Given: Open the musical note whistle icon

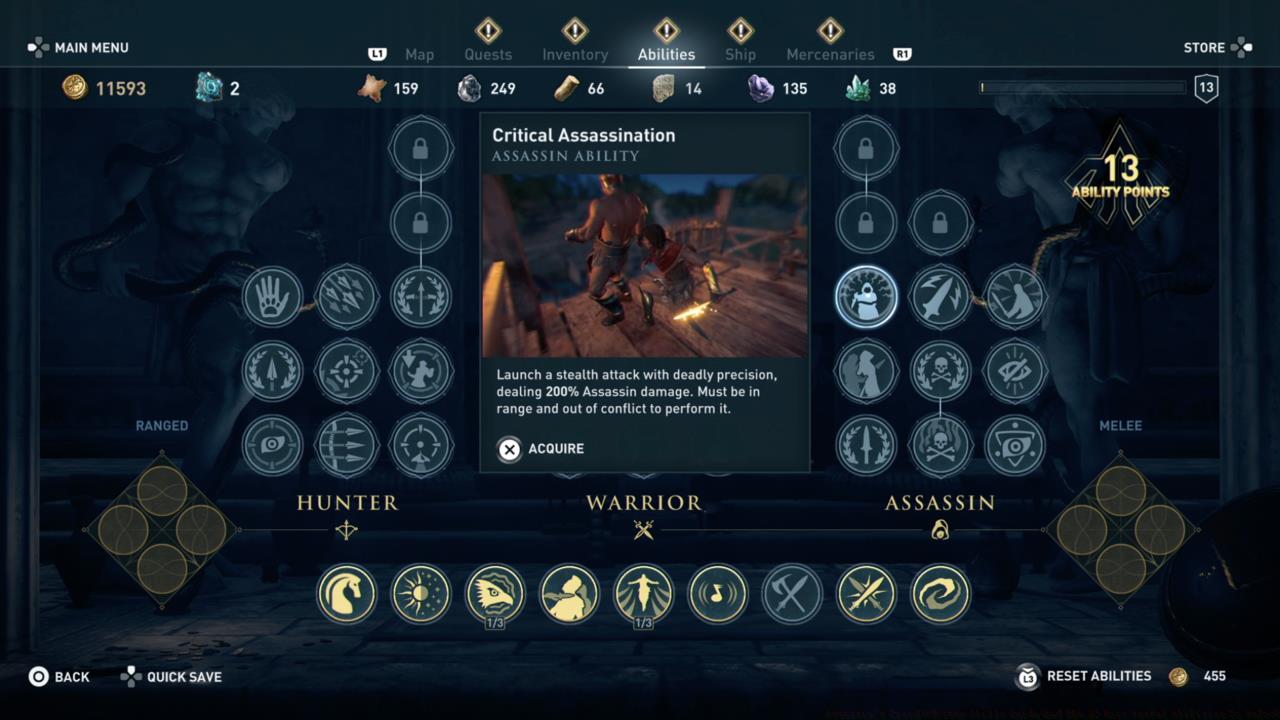Looking at the screenshot, I should [x=717, y=593].
